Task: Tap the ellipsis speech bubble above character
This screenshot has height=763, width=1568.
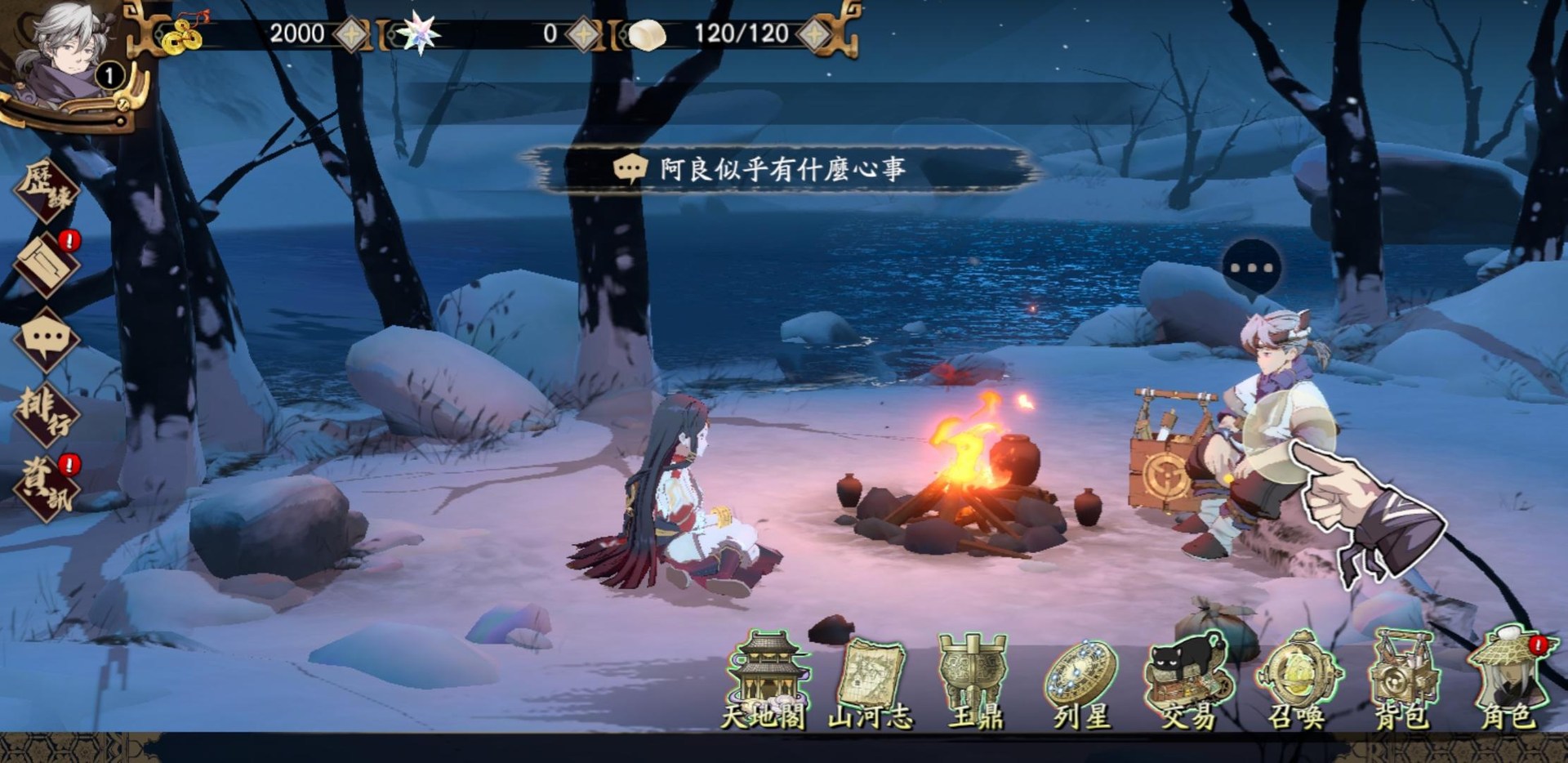Action: [x=1251, y=268]
